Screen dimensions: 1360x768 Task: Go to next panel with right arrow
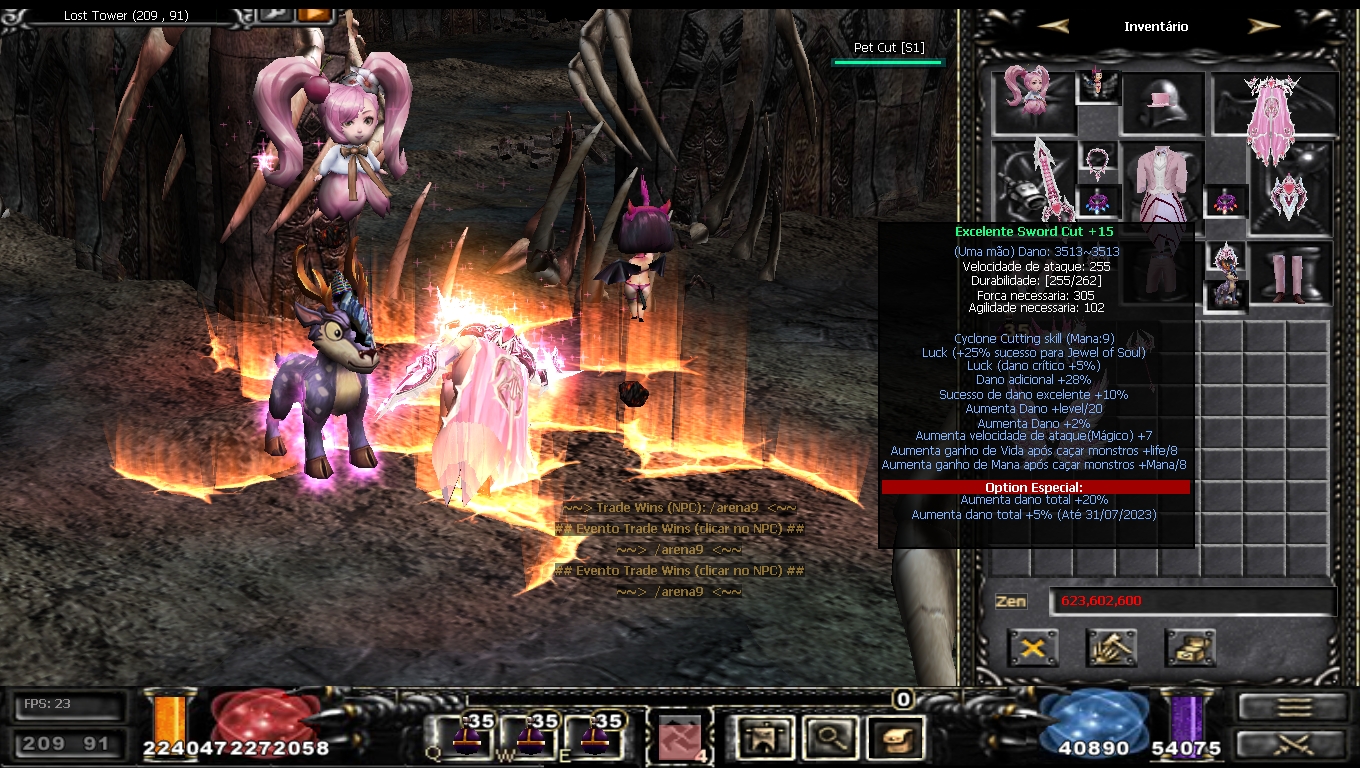1264,26
